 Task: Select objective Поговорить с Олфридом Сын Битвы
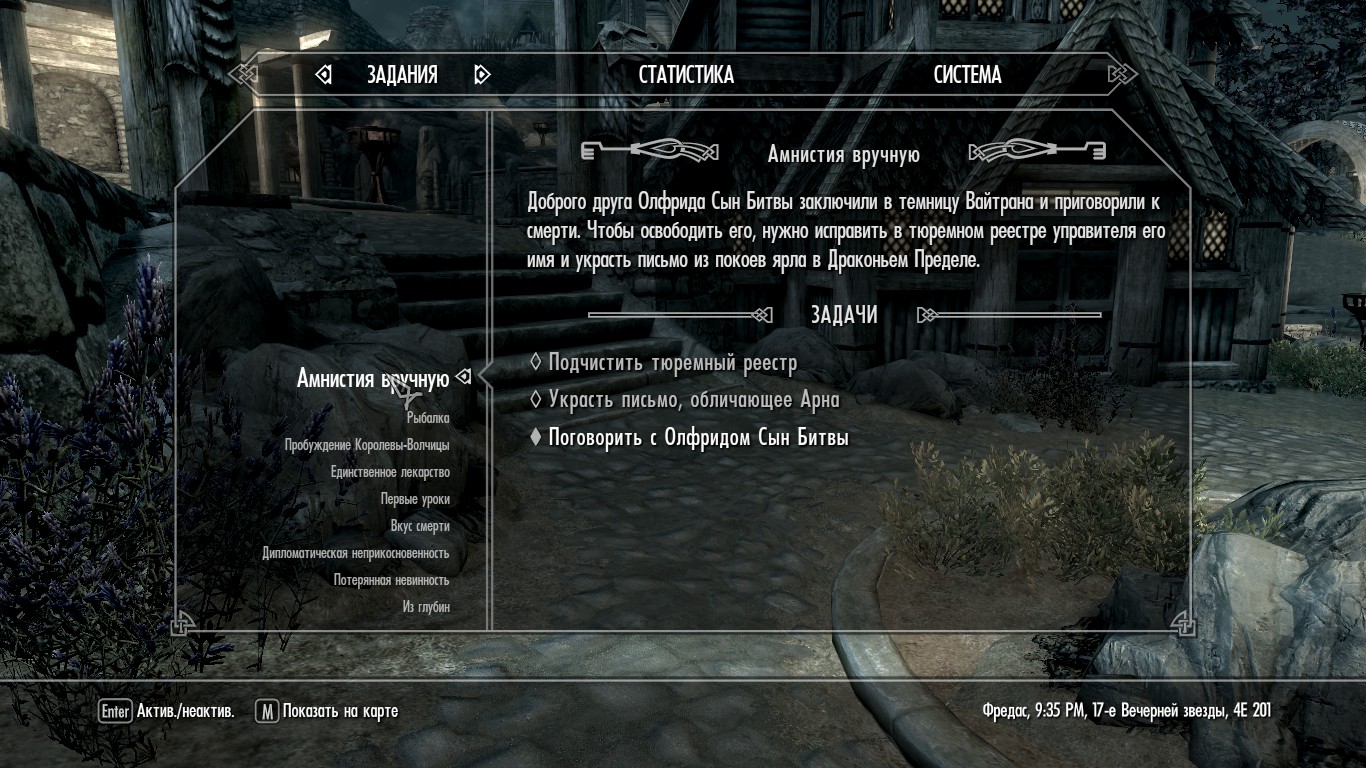(x=698, y=438)
